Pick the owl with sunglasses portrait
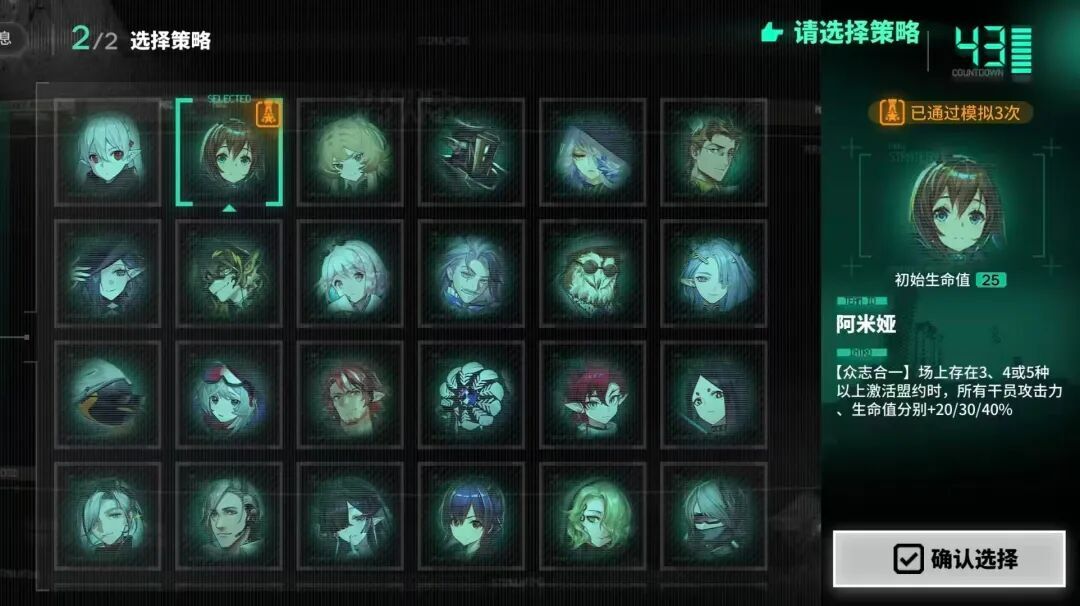The image size is (1080, 606). coord(592,273)
